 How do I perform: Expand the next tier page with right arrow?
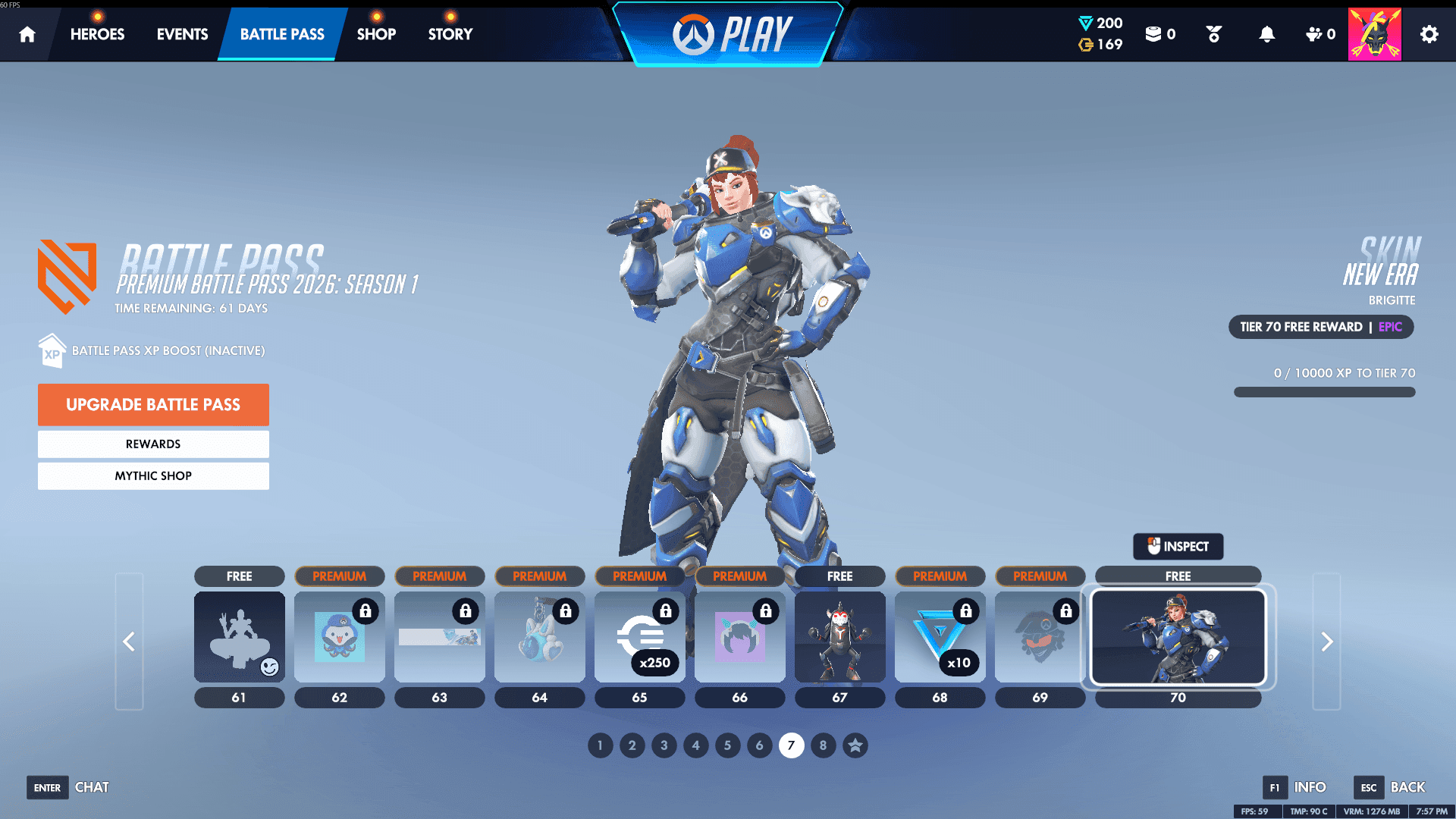pyautogui.click(x=1326, y=641)
